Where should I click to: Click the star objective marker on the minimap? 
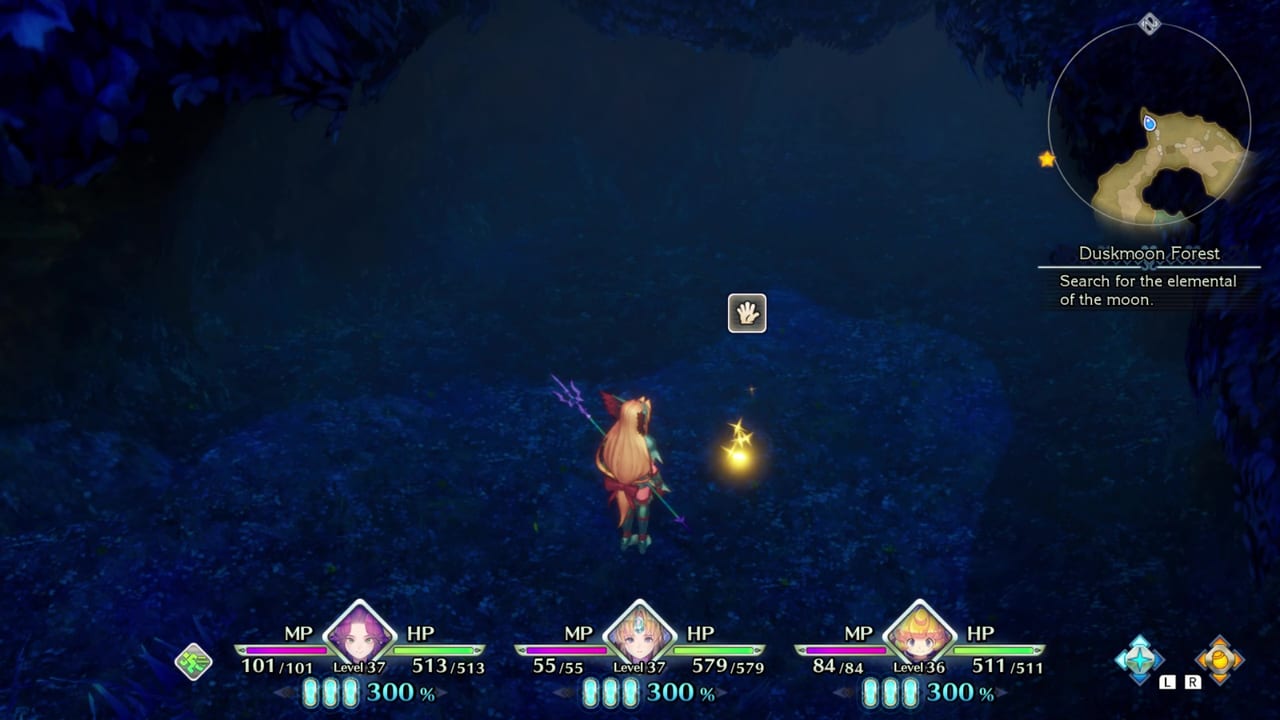pyautogui.click(x=1045, y=158)
